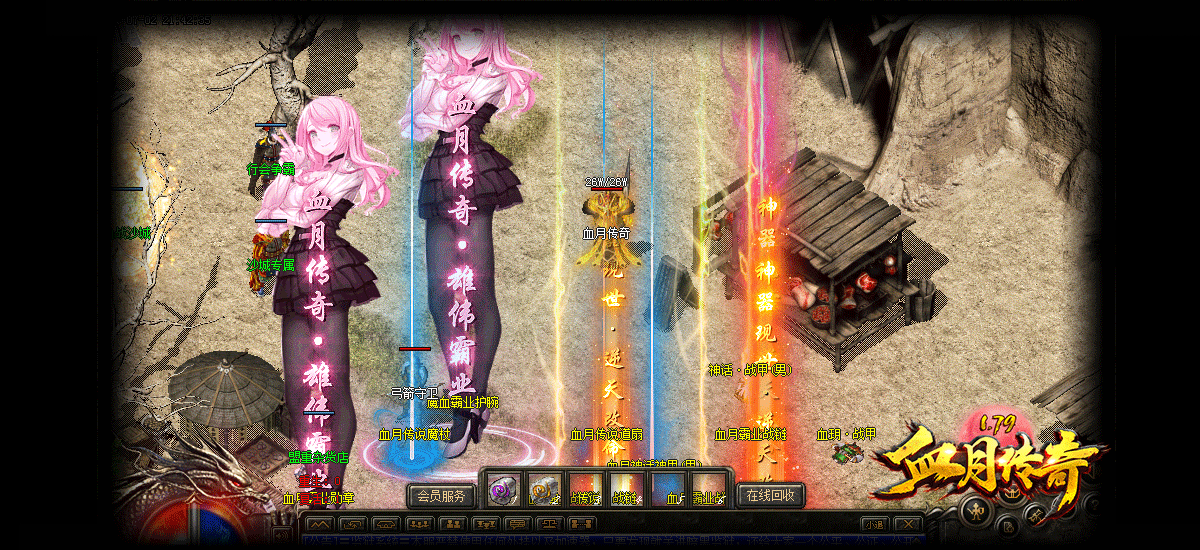Screen dimensions: 1200x550
Task: Click the 小退 logout button
Action: click(x=873, y=524)
